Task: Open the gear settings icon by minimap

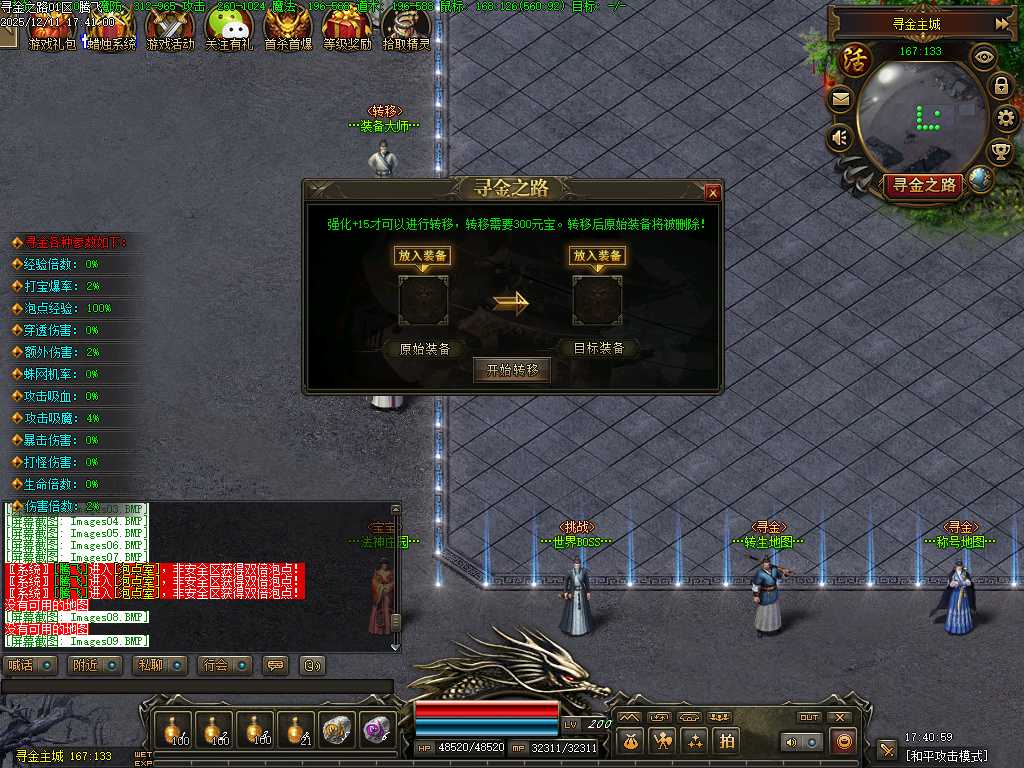Action: coord(1006,119)
